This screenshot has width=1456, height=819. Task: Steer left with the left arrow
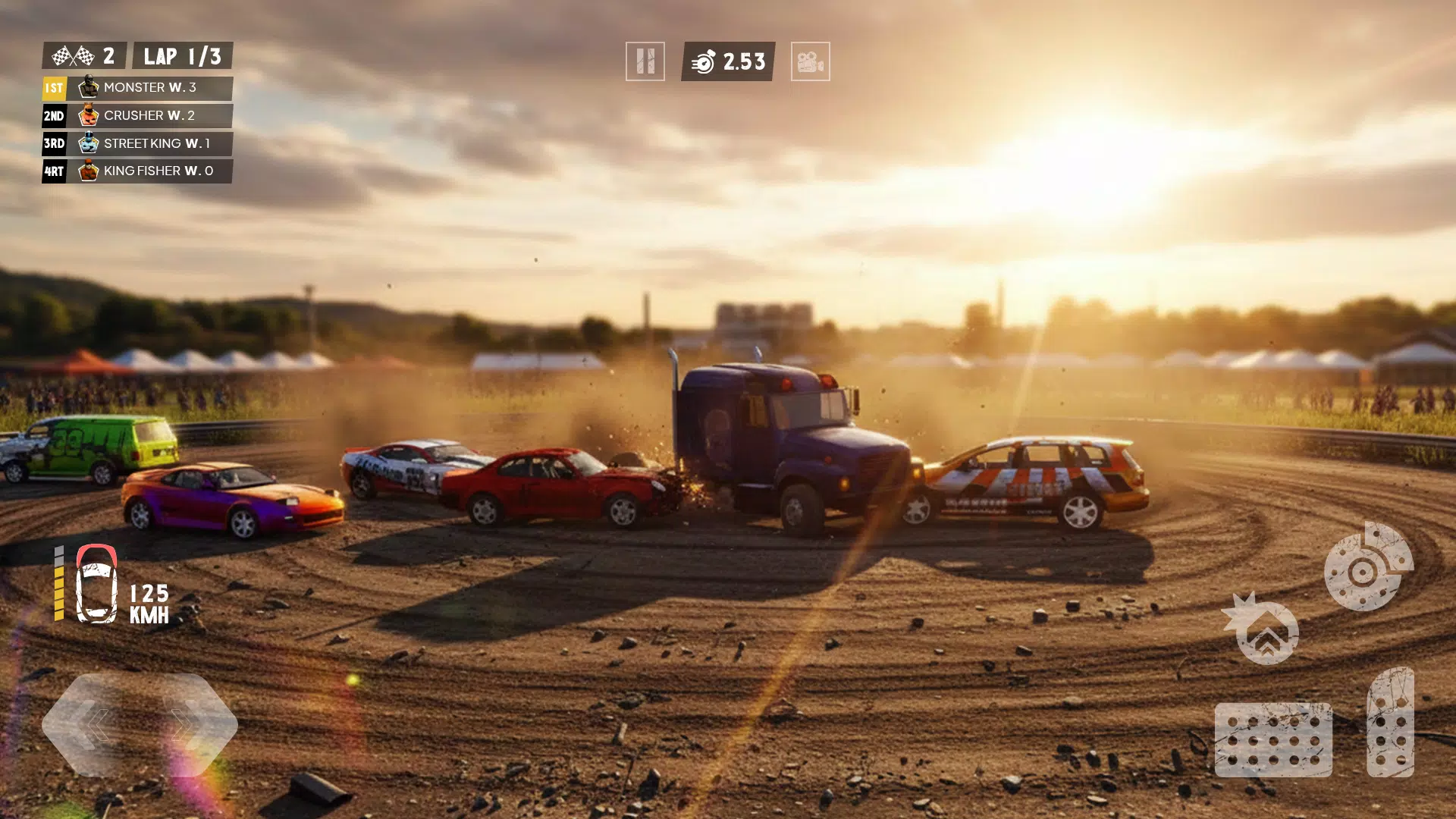tap(93, 725)
